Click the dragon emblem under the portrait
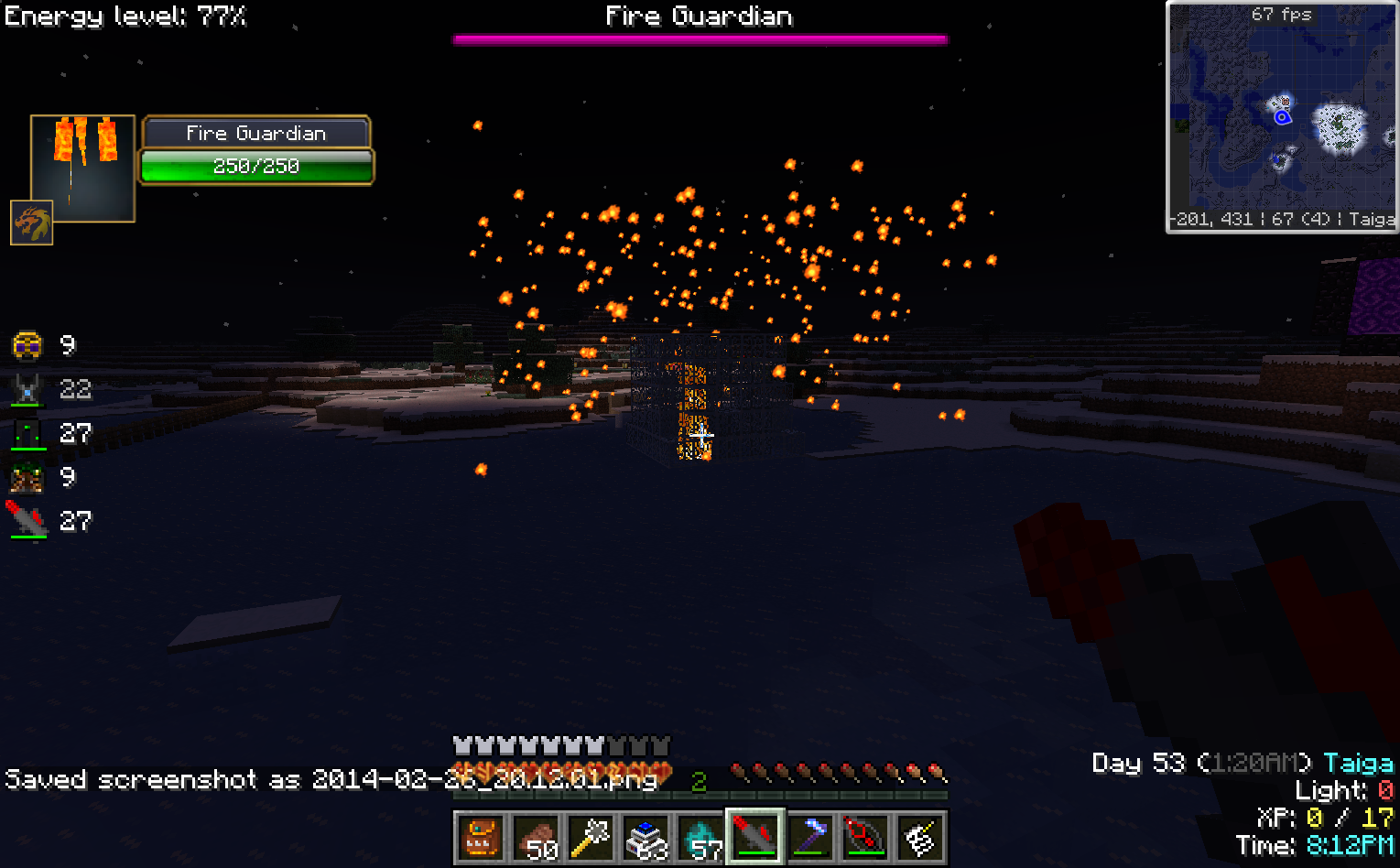The image size is (1400, 868). point(31,223)
